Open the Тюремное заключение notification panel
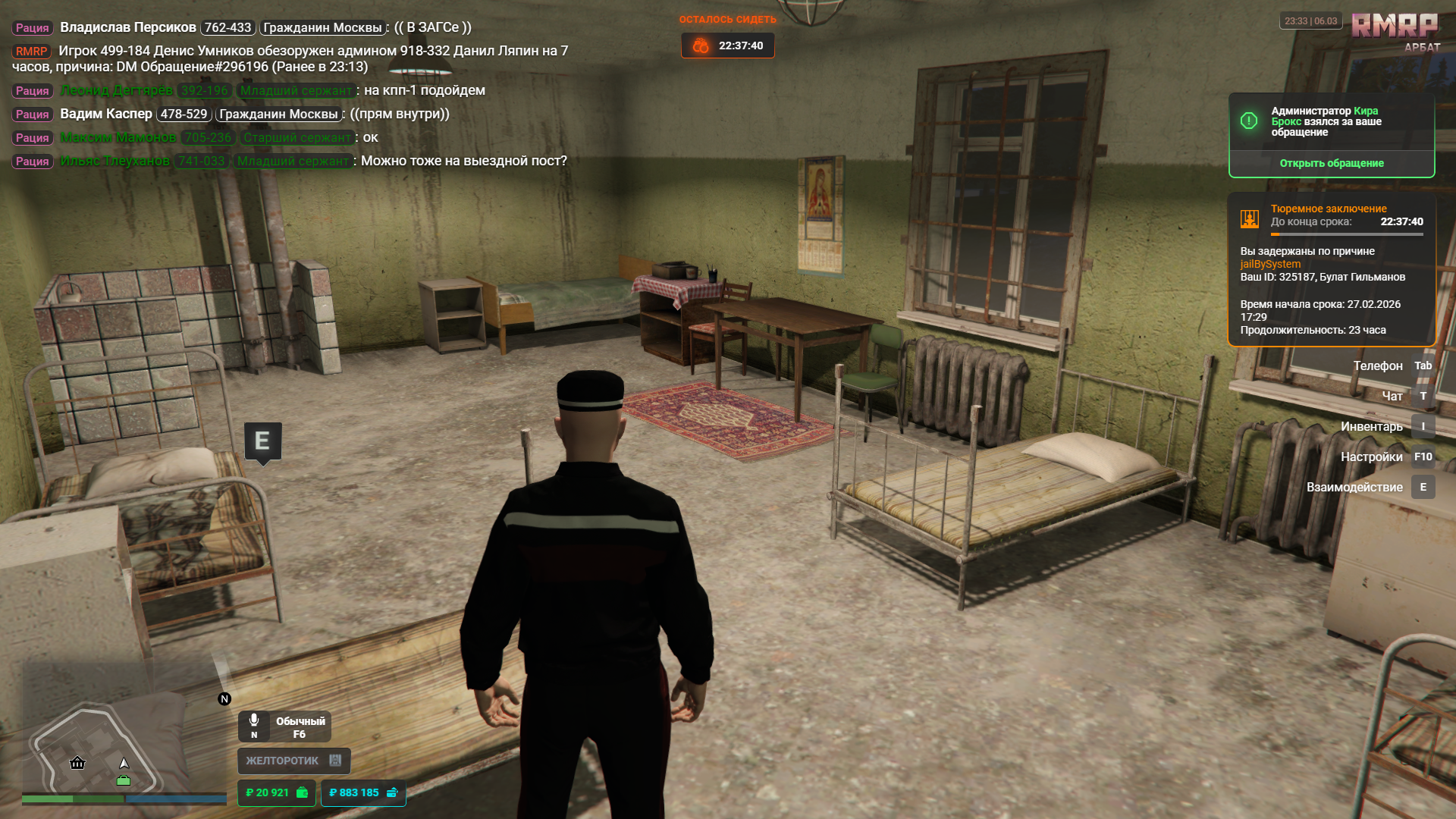Screen dimensions: 1456x819 (1331, 269)
